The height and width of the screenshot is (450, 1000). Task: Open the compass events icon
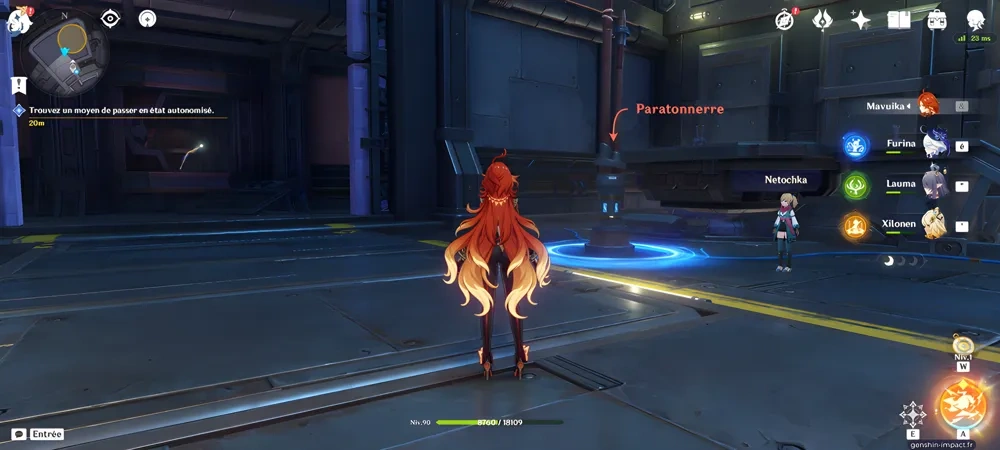tap(786, 19)
